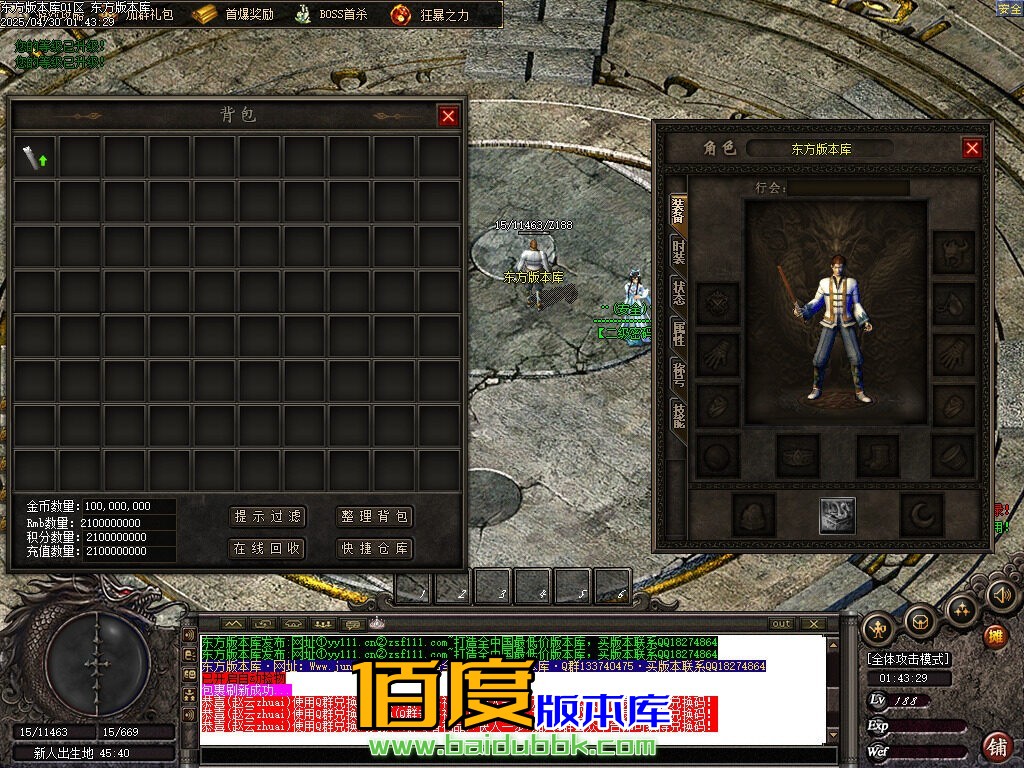Open the 快捷仓库 quick warehouse

pos(374,548)
